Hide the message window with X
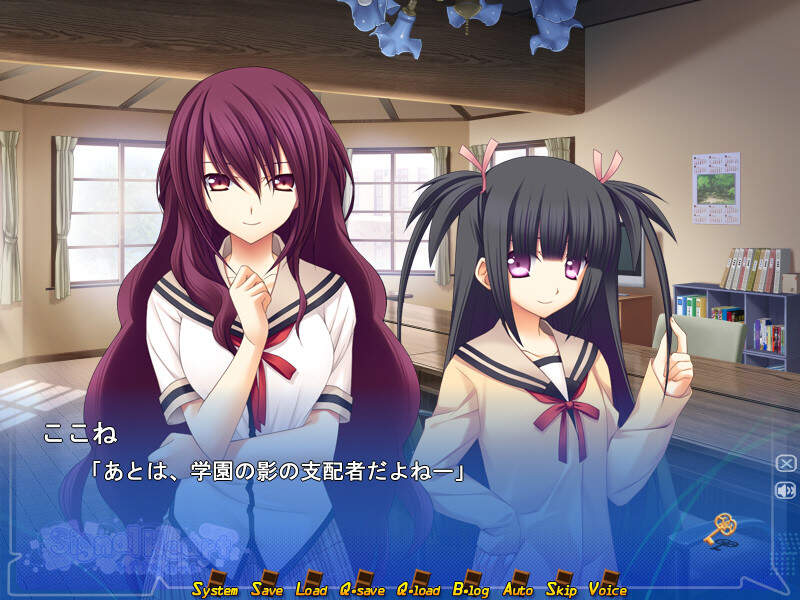800x600 pixels. coord(785,463)
